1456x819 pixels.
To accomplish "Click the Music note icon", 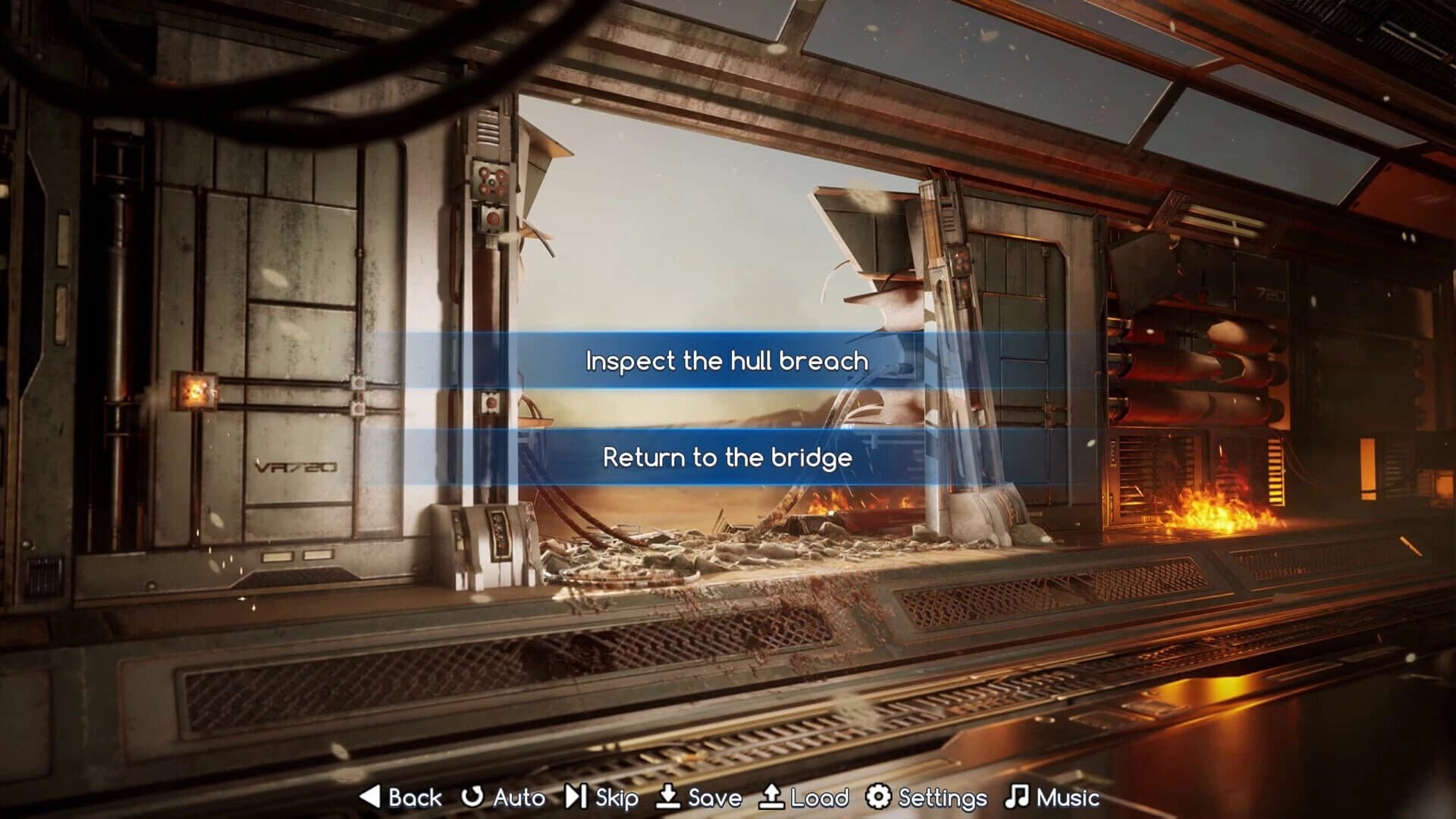I will tap(1016, 798).
